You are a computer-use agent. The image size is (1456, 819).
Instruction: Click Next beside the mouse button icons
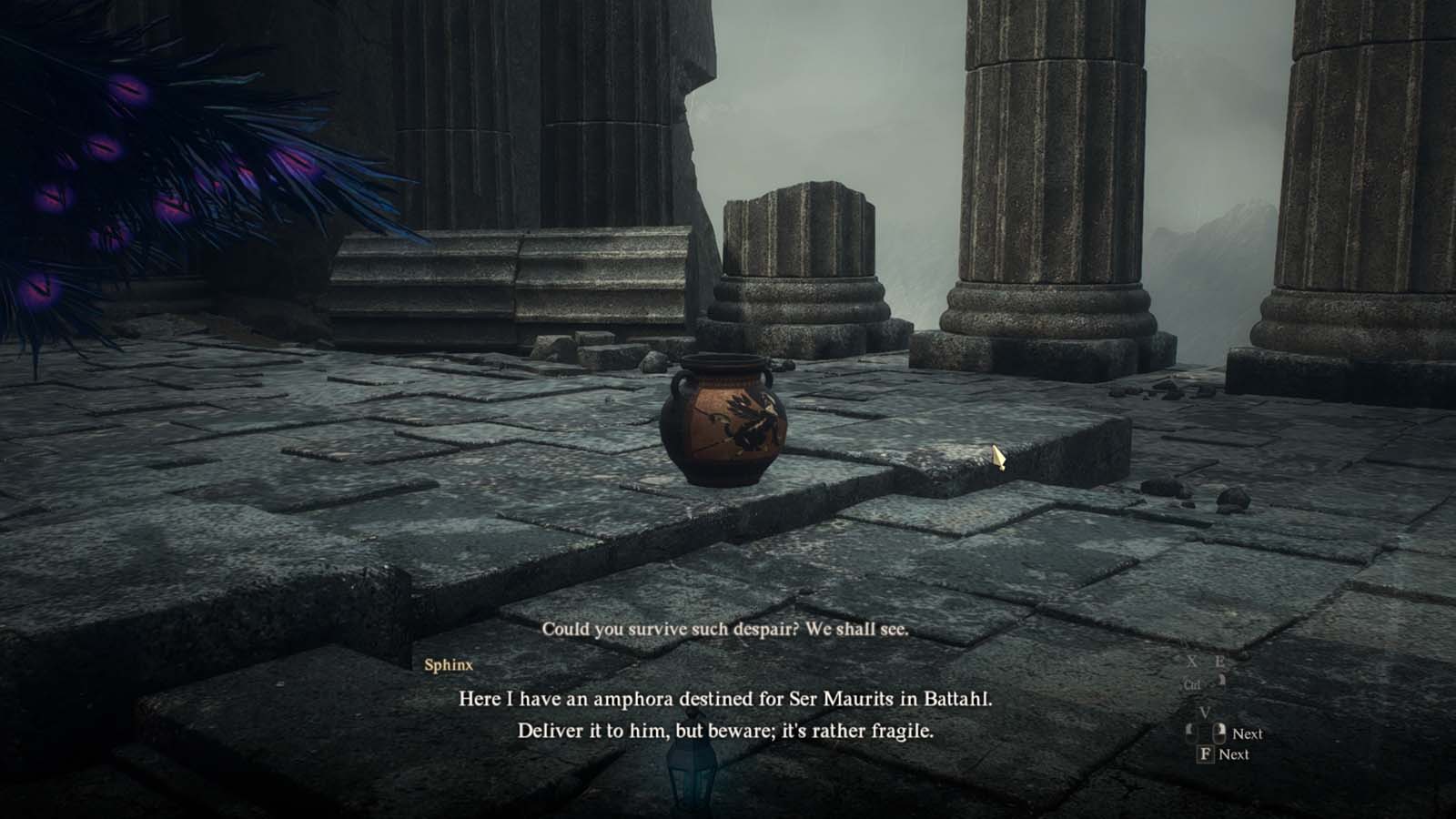pyautogui.click(x=1247, y=733)
